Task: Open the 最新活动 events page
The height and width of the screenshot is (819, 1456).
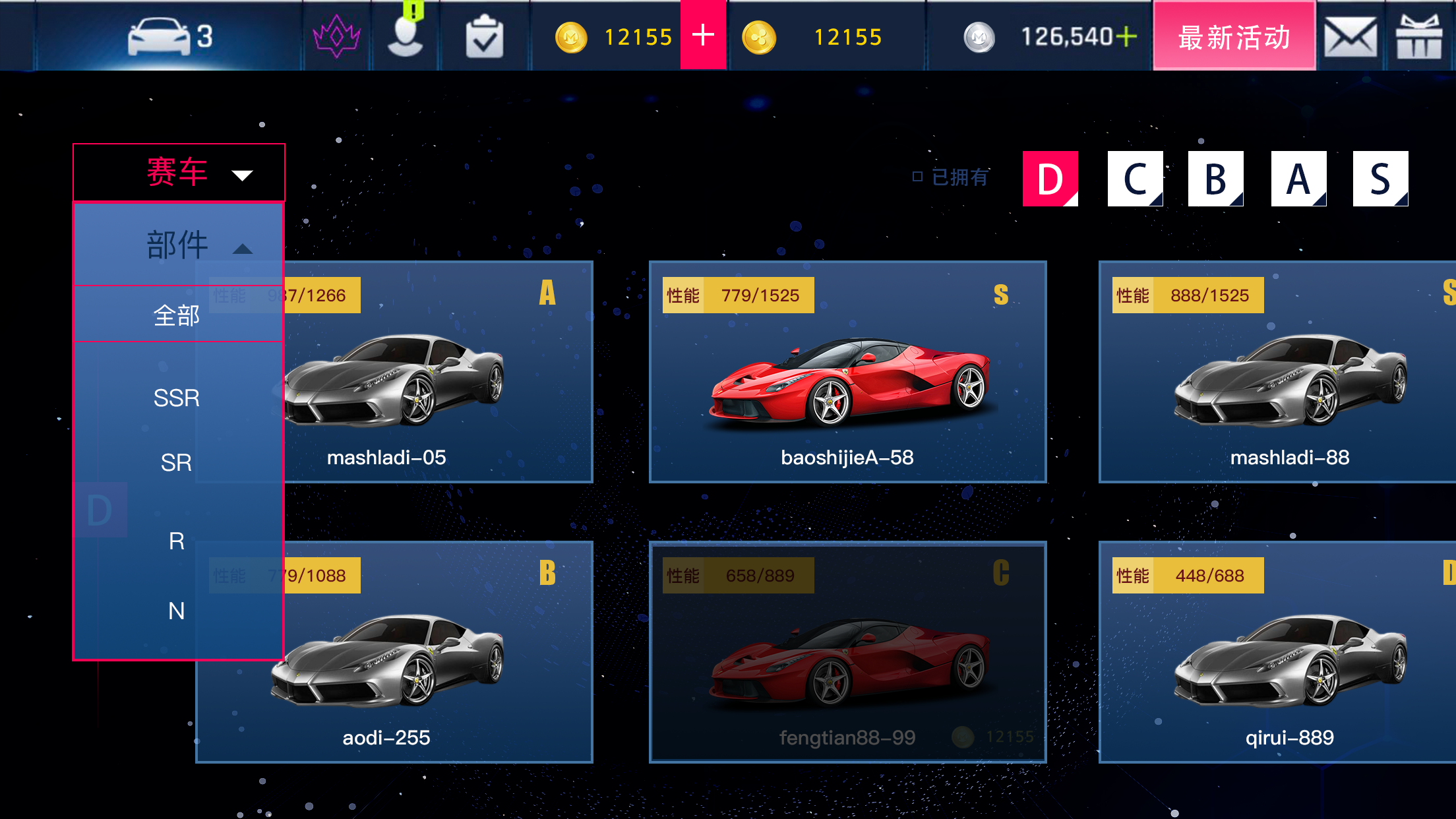Action: click(x=1234, y=38)
